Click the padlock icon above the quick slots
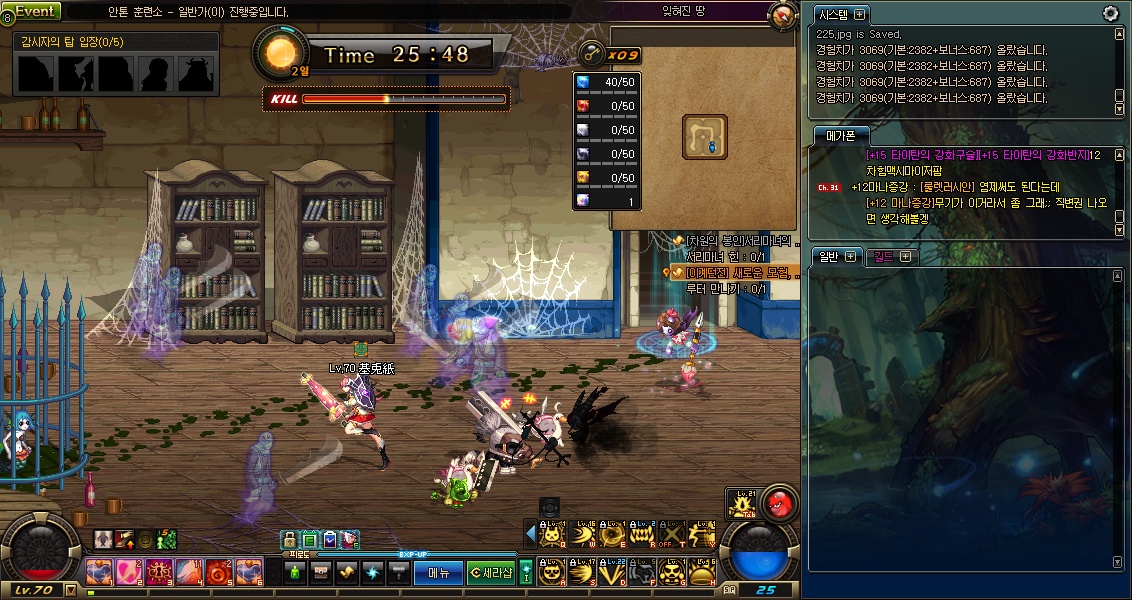This screenshot has height=600, width=1132. point(289,540)
